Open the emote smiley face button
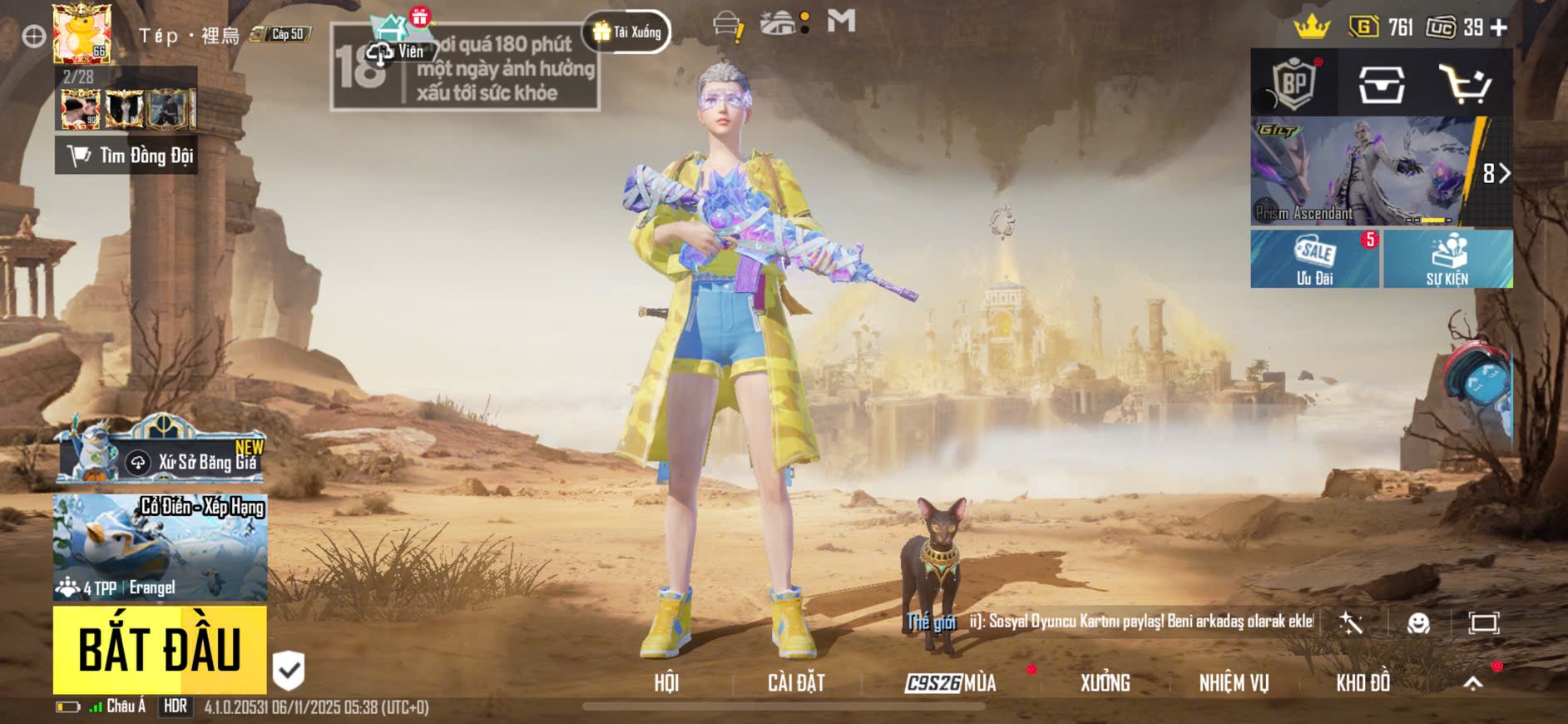Screen dimensions: 1568x724 pos(1418,622)
